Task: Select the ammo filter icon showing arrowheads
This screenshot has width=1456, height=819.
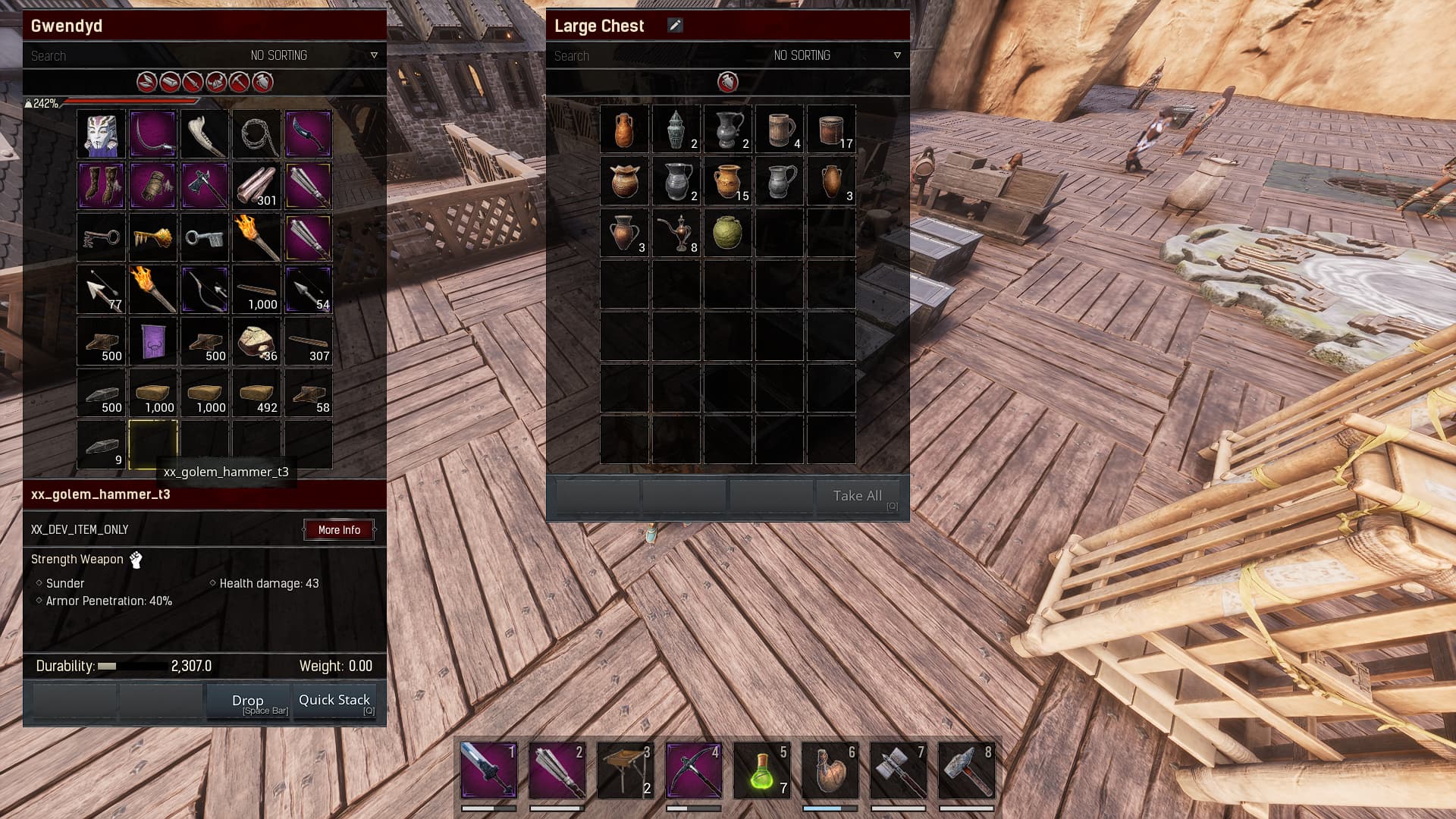Action: tap(145, 82)
